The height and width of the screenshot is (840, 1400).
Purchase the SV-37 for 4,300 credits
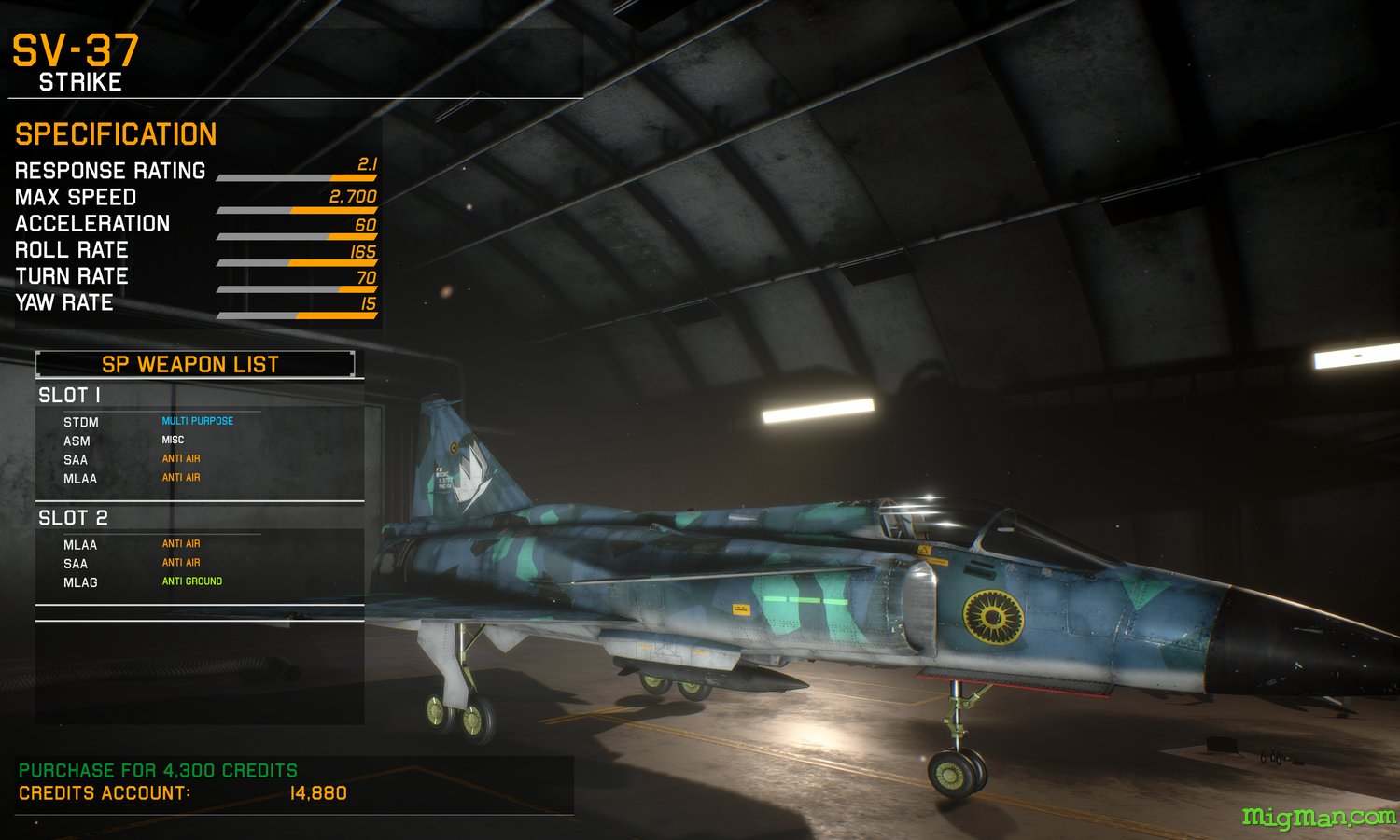(158, 771)
